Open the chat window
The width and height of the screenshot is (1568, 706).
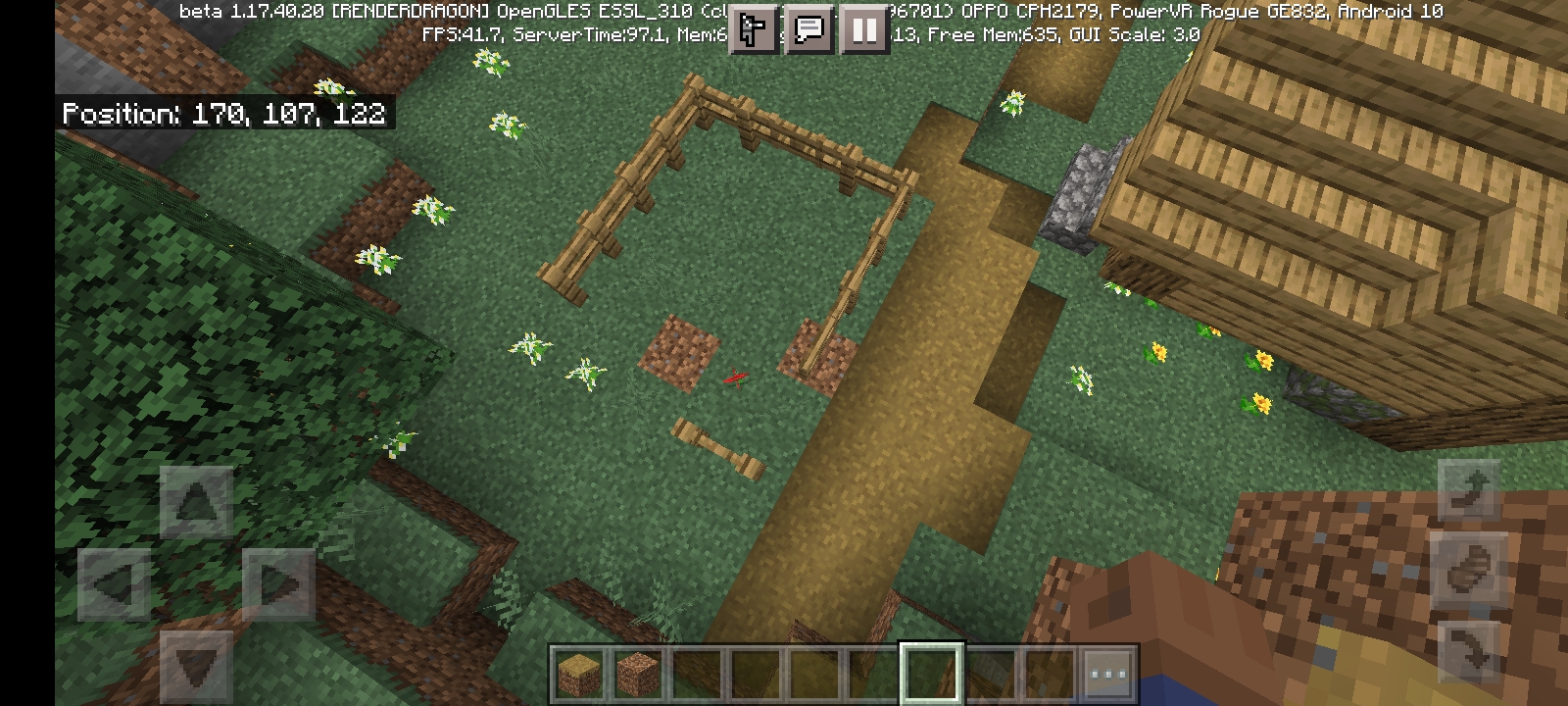(809, 30)
